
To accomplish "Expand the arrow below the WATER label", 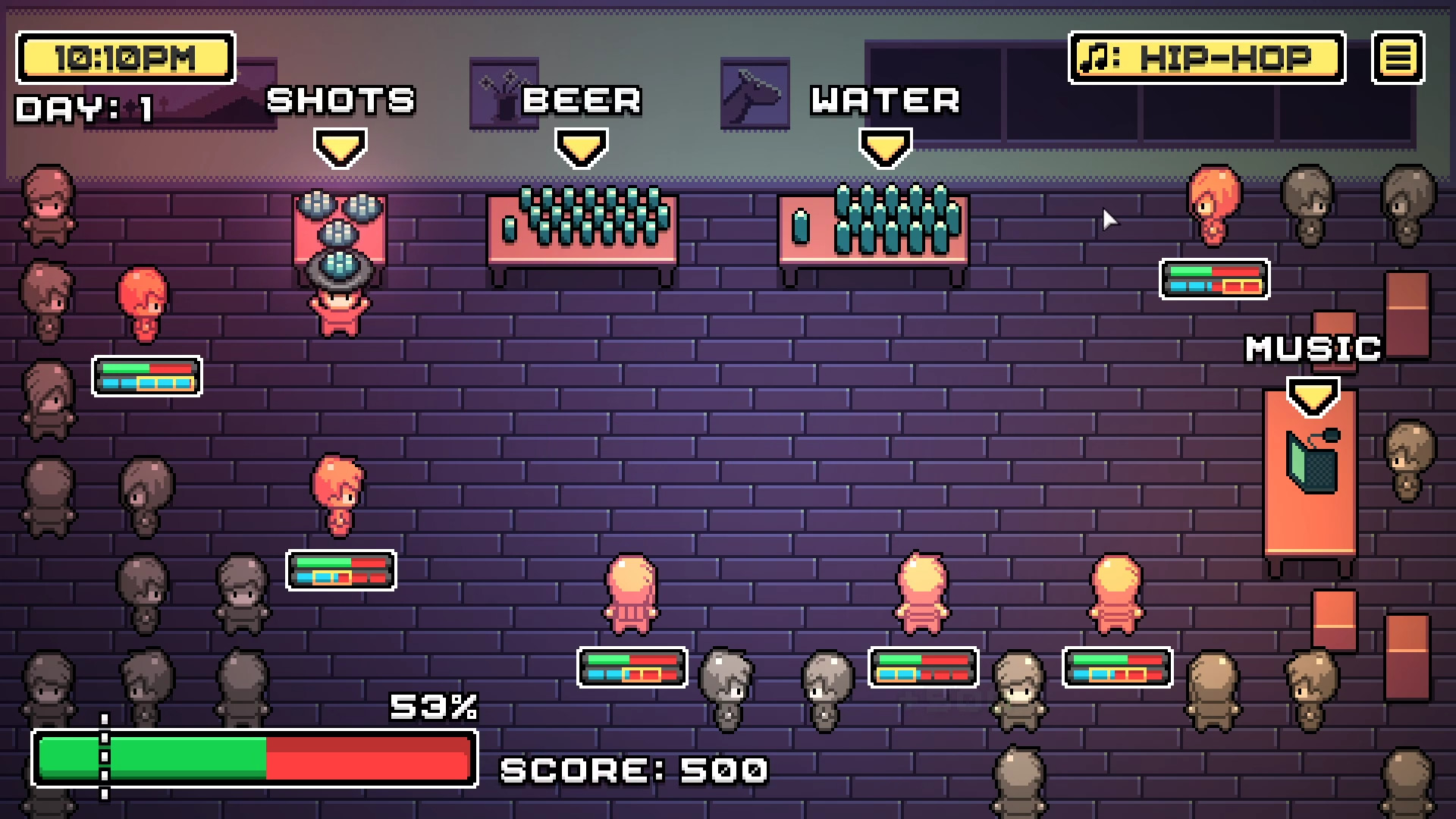I will pyautogui.click(x=884, y=147).
